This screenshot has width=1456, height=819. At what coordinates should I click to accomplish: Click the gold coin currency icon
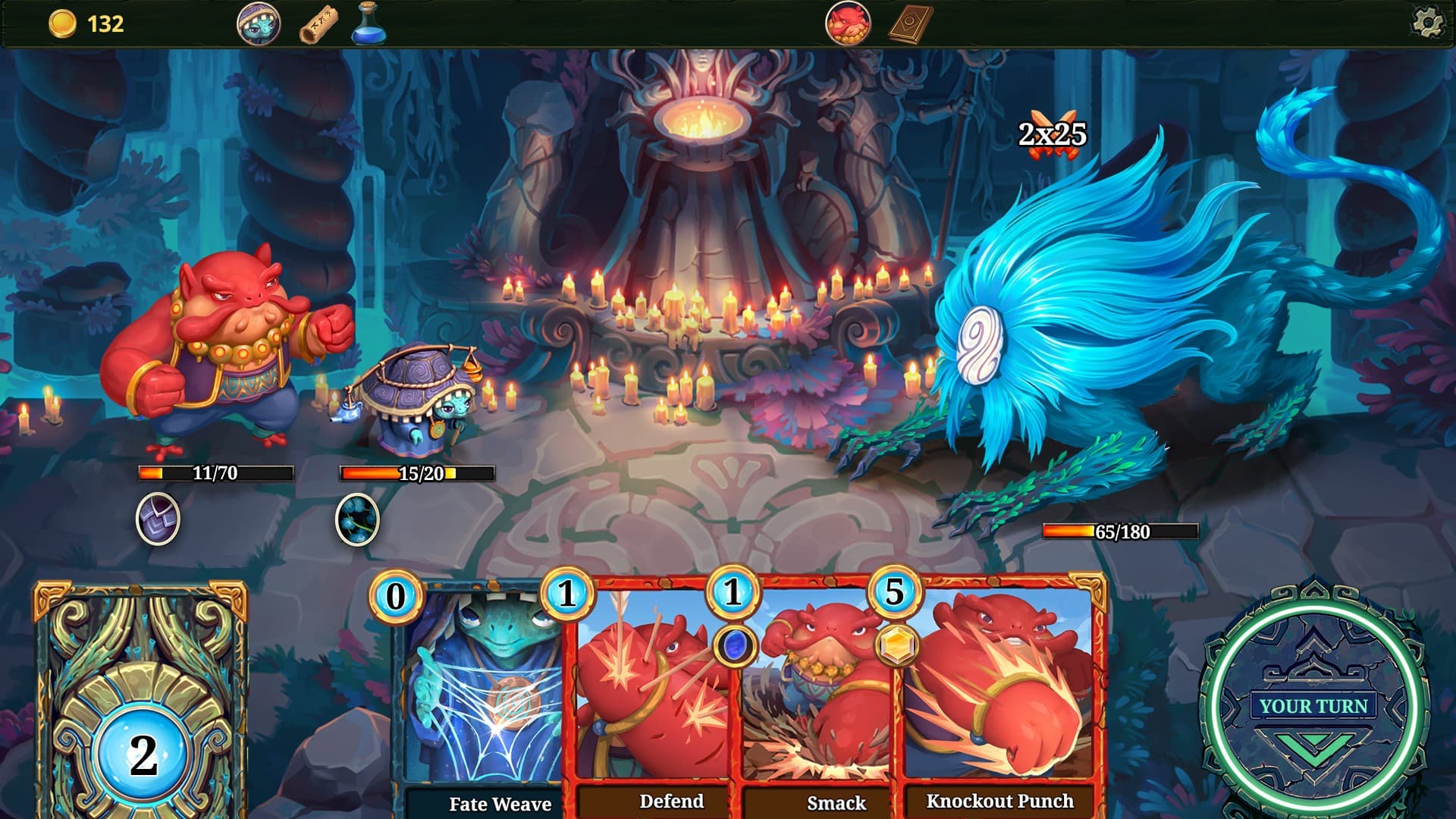click(x=62, y=24)
